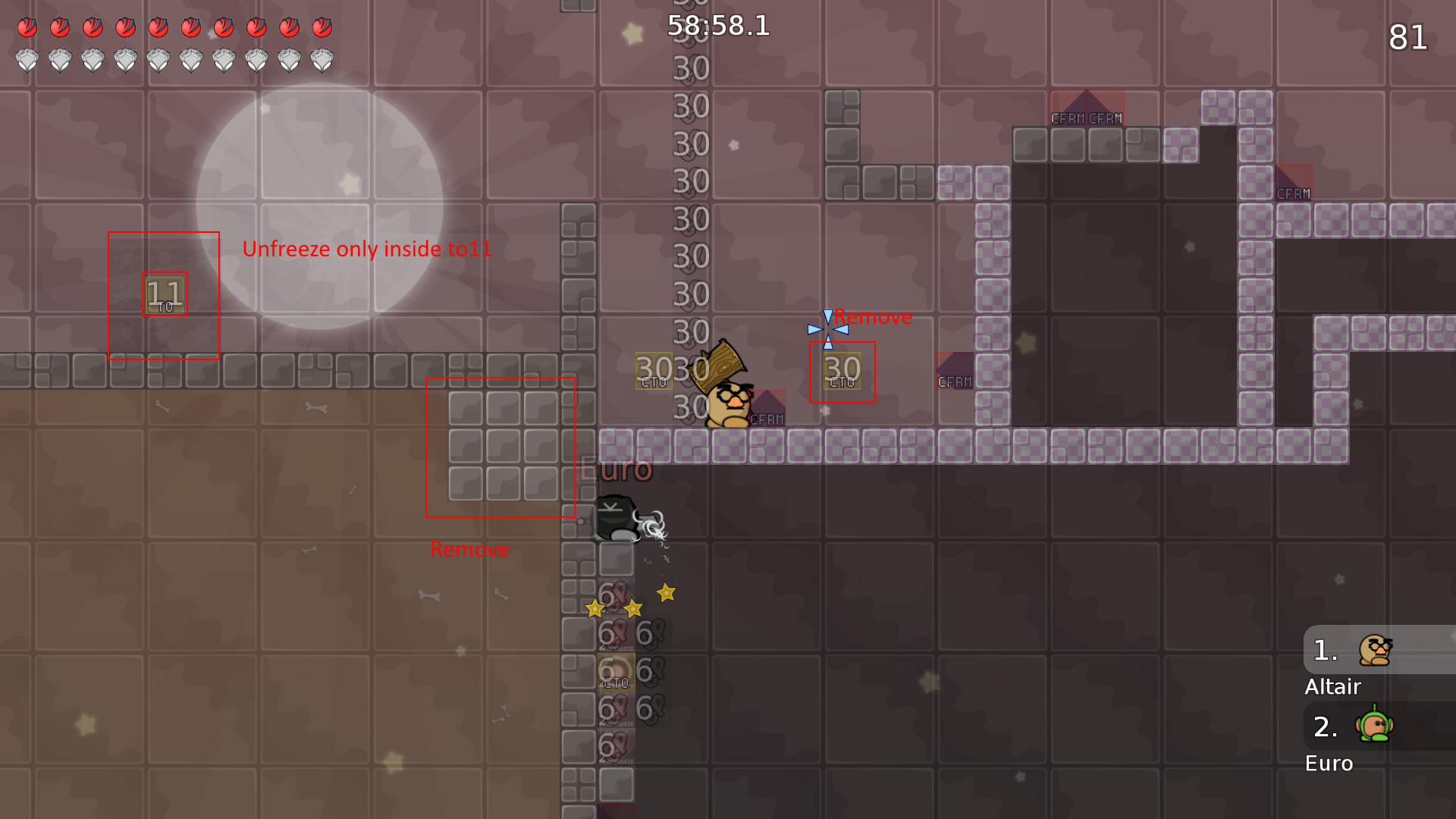The image size is (1456, 819).
Task: Click the Remove label below the grid selection
Action: coord(470,549)
